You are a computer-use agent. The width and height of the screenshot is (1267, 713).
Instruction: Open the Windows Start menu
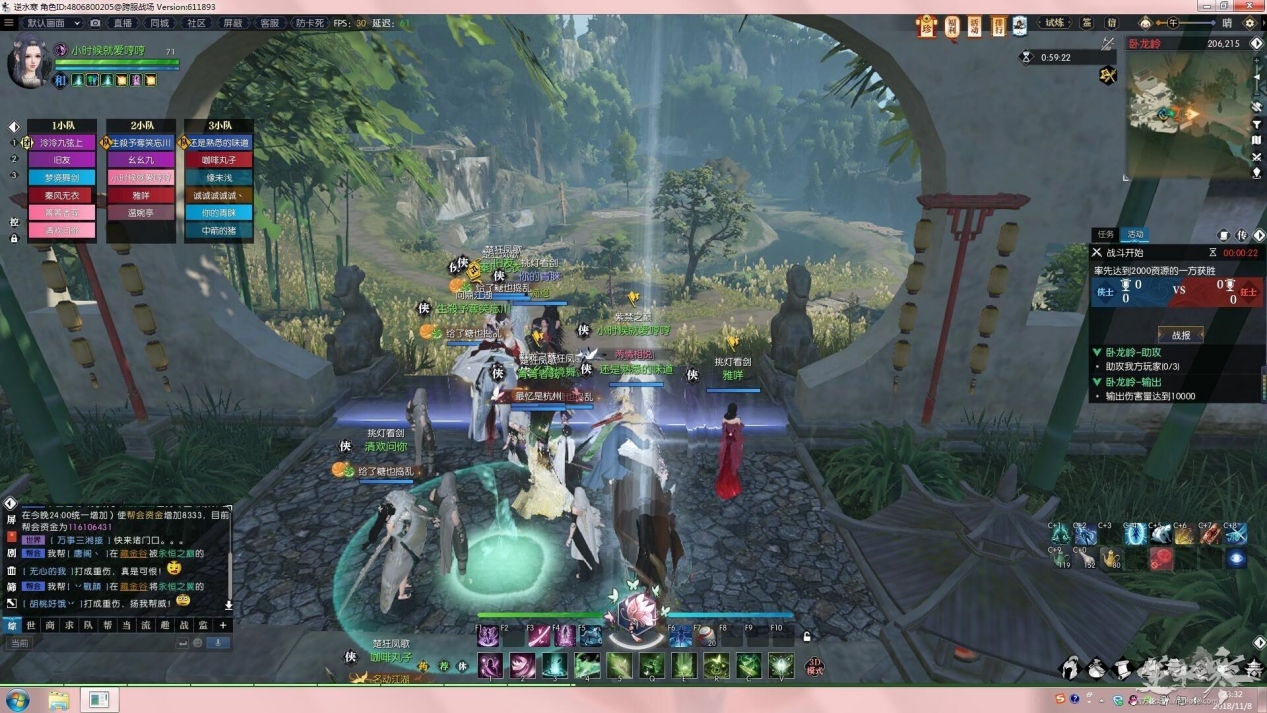pos(17,699)
